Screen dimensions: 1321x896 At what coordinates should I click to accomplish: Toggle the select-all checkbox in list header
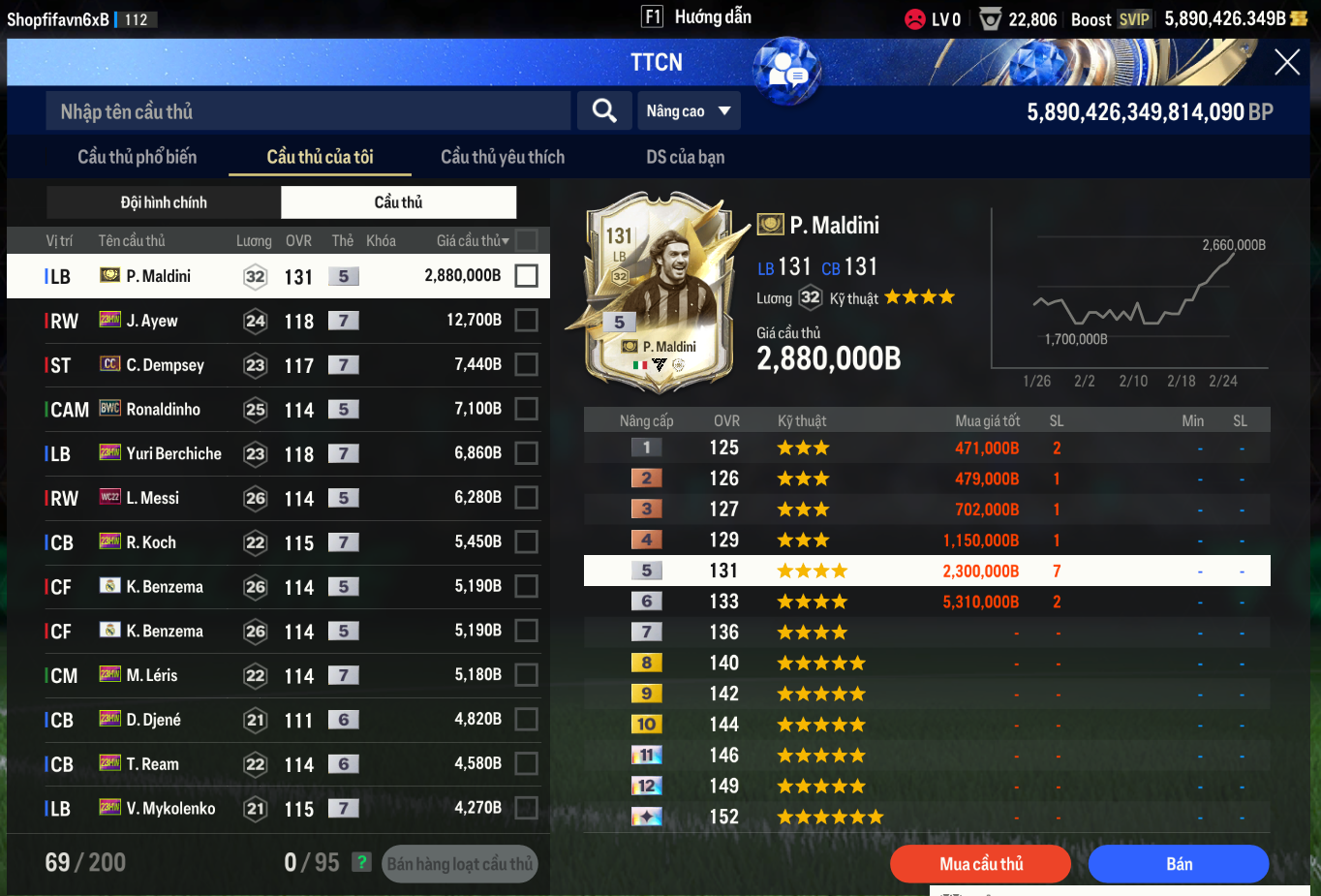527,240
